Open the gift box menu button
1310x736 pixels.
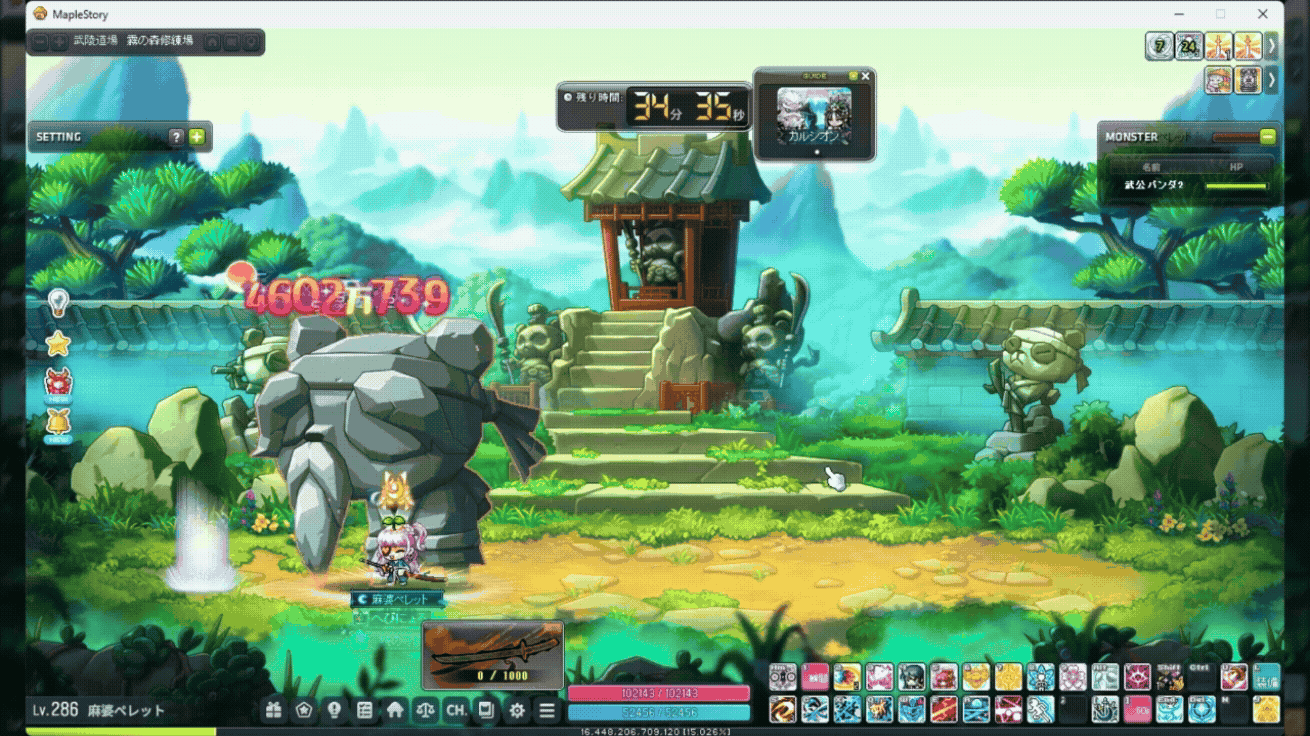(x=274, y=710)
